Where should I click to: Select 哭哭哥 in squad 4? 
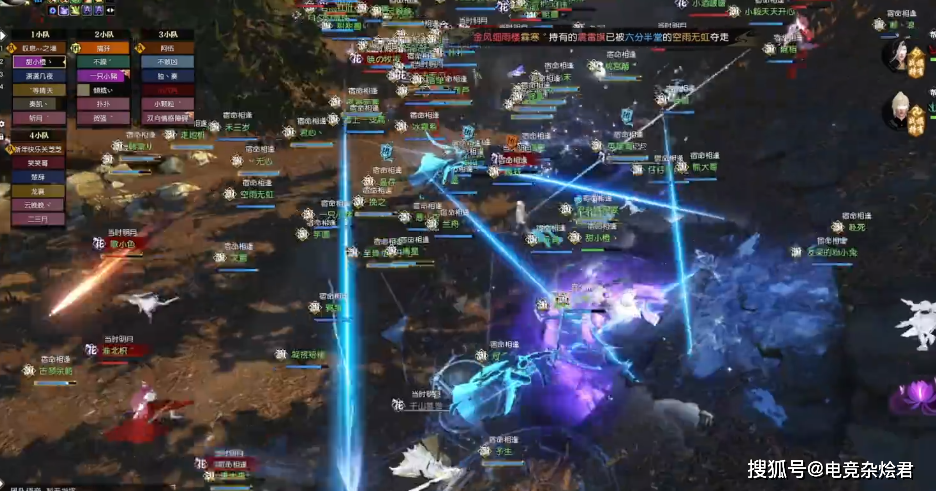38,163
